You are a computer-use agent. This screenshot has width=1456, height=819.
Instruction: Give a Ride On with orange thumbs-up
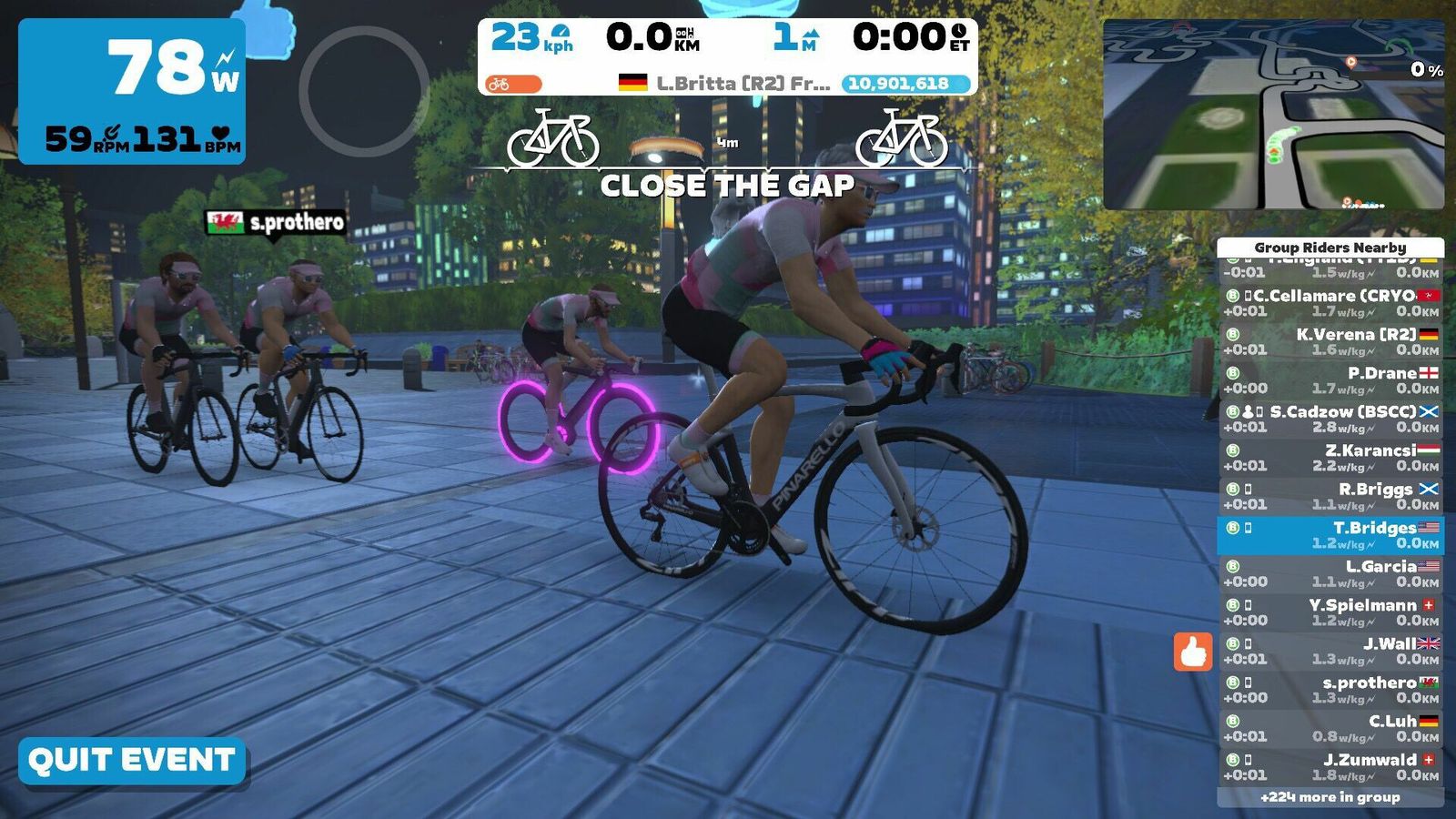click(1192, 652)
